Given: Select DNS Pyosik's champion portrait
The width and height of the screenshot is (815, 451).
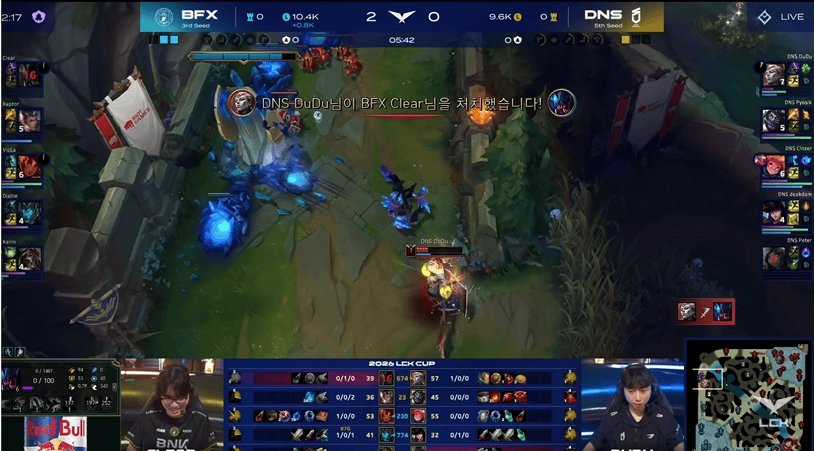Looking at the screenshot, I should point(774,121).
